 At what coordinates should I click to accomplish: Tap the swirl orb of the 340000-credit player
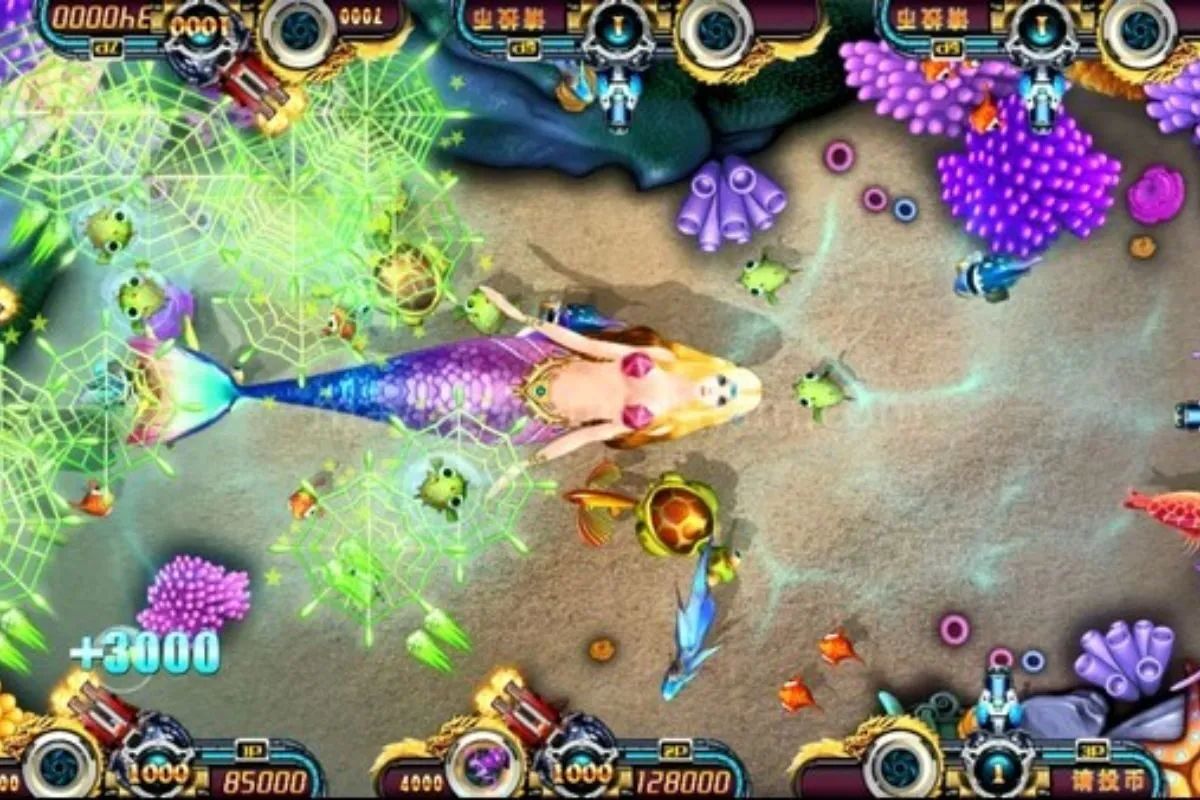(297, 30)
